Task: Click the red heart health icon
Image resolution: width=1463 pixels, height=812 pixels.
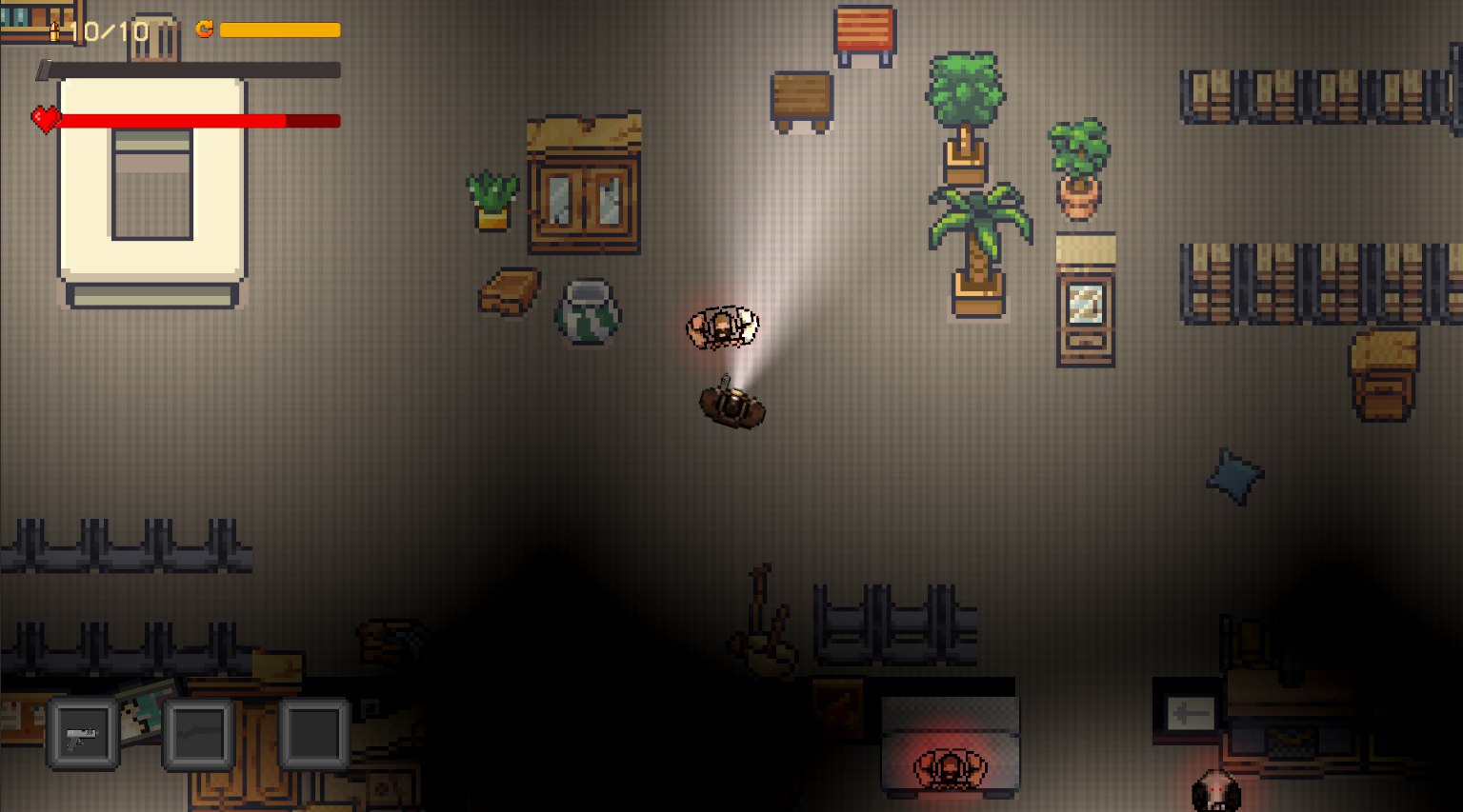Action: (x=45, y=120)
